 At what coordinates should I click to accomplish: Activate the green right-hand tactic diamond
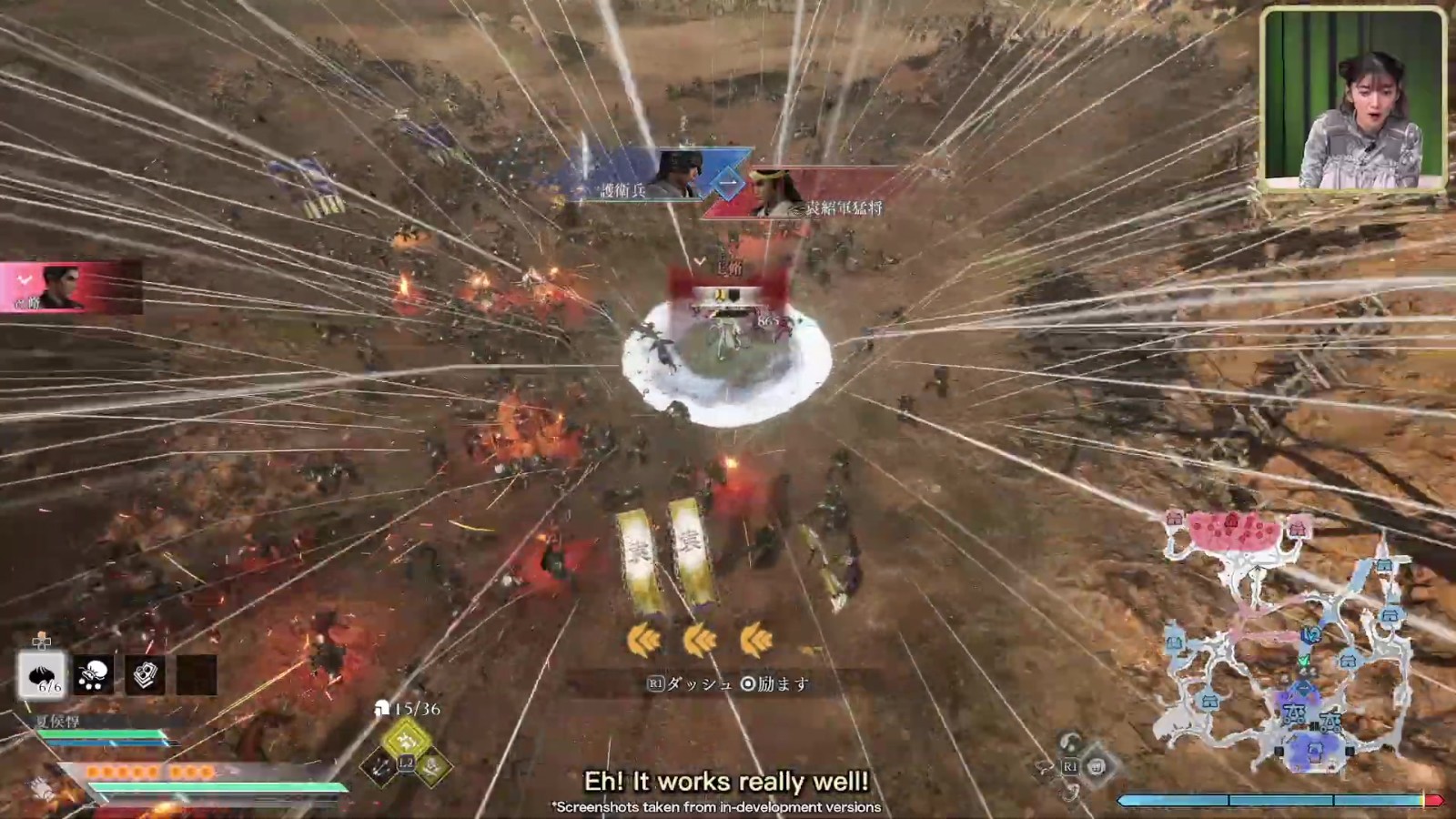pyautogui.click(x=432, y=767)
